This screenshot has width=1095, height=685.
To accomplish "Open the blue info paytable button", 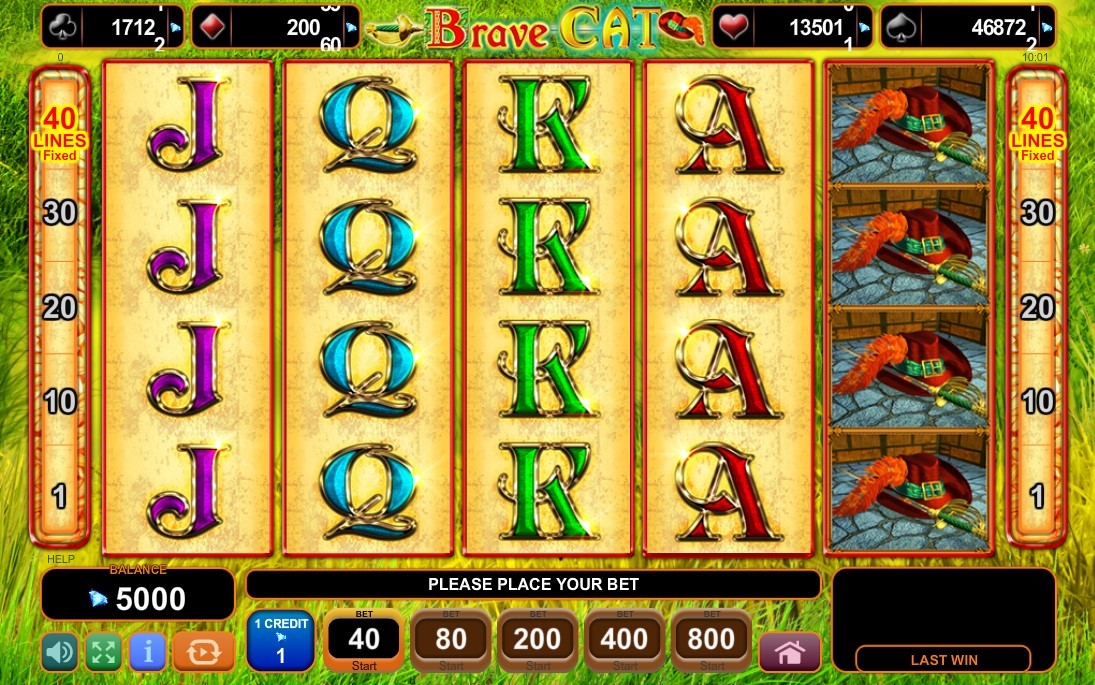I will tap(147, 653).
